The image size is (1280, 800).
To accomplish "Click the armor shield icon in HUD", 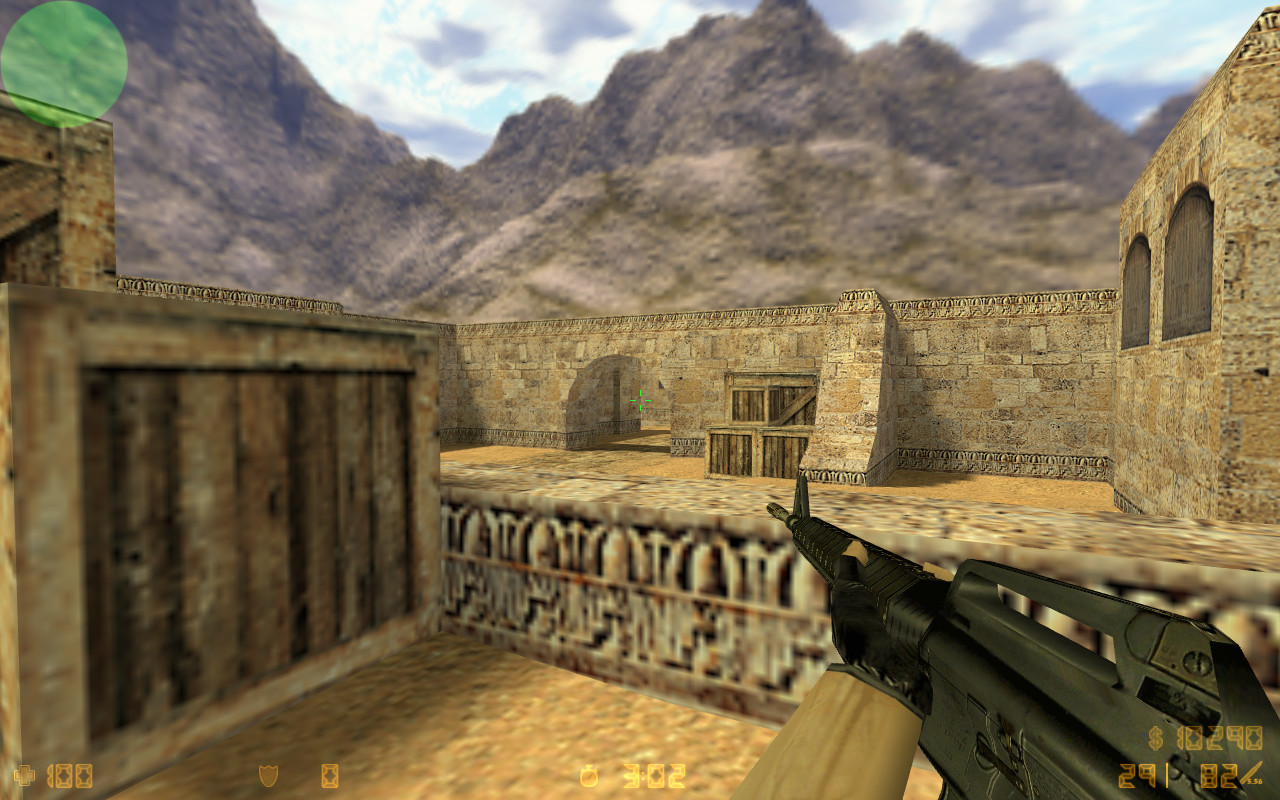I will pos(268,775).
